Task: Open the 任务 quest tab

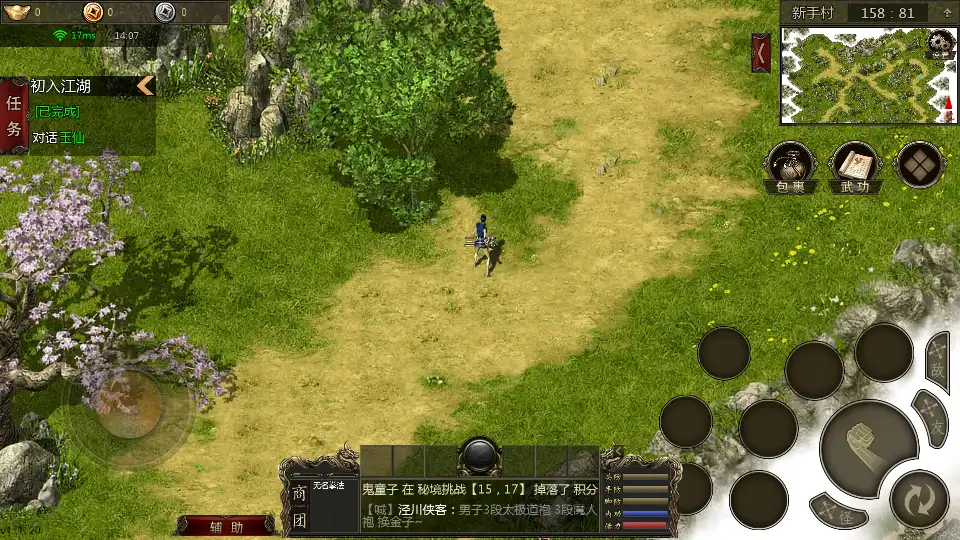Action: [15, 116]
